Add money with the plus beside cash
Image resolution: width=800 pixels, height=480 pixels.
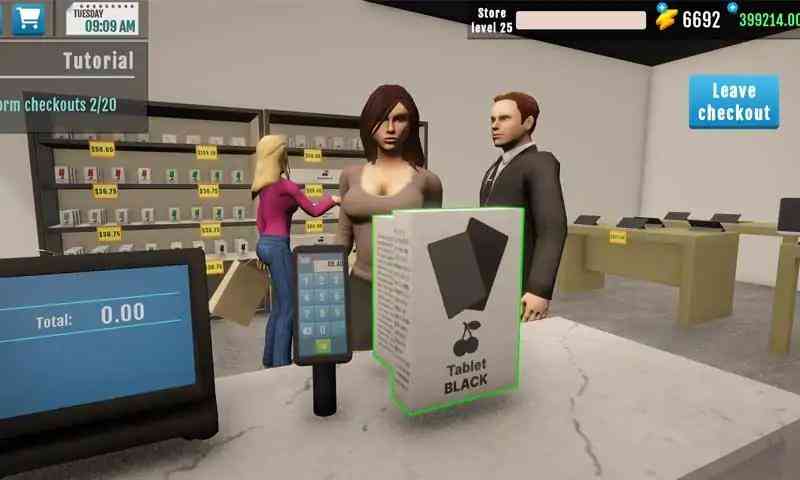coord(733,7)
